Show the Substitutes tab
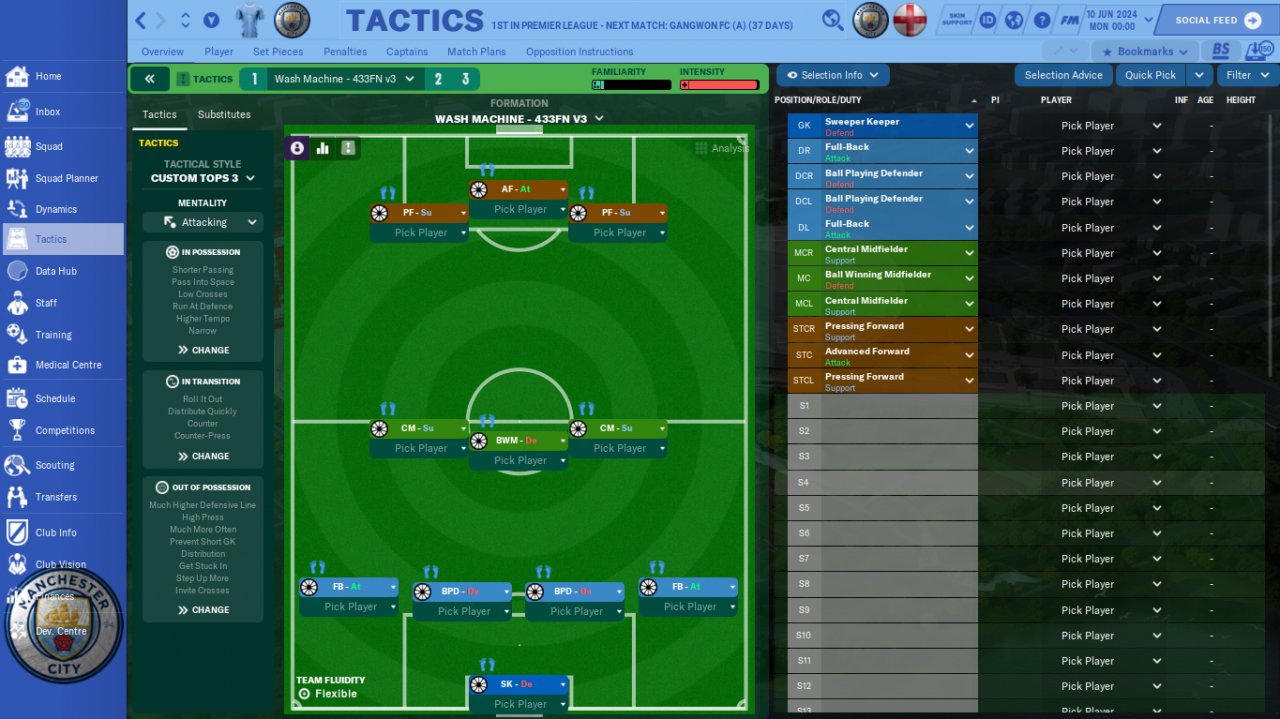The width and height of the screenshot is (1280, 719). click(224, 115)
